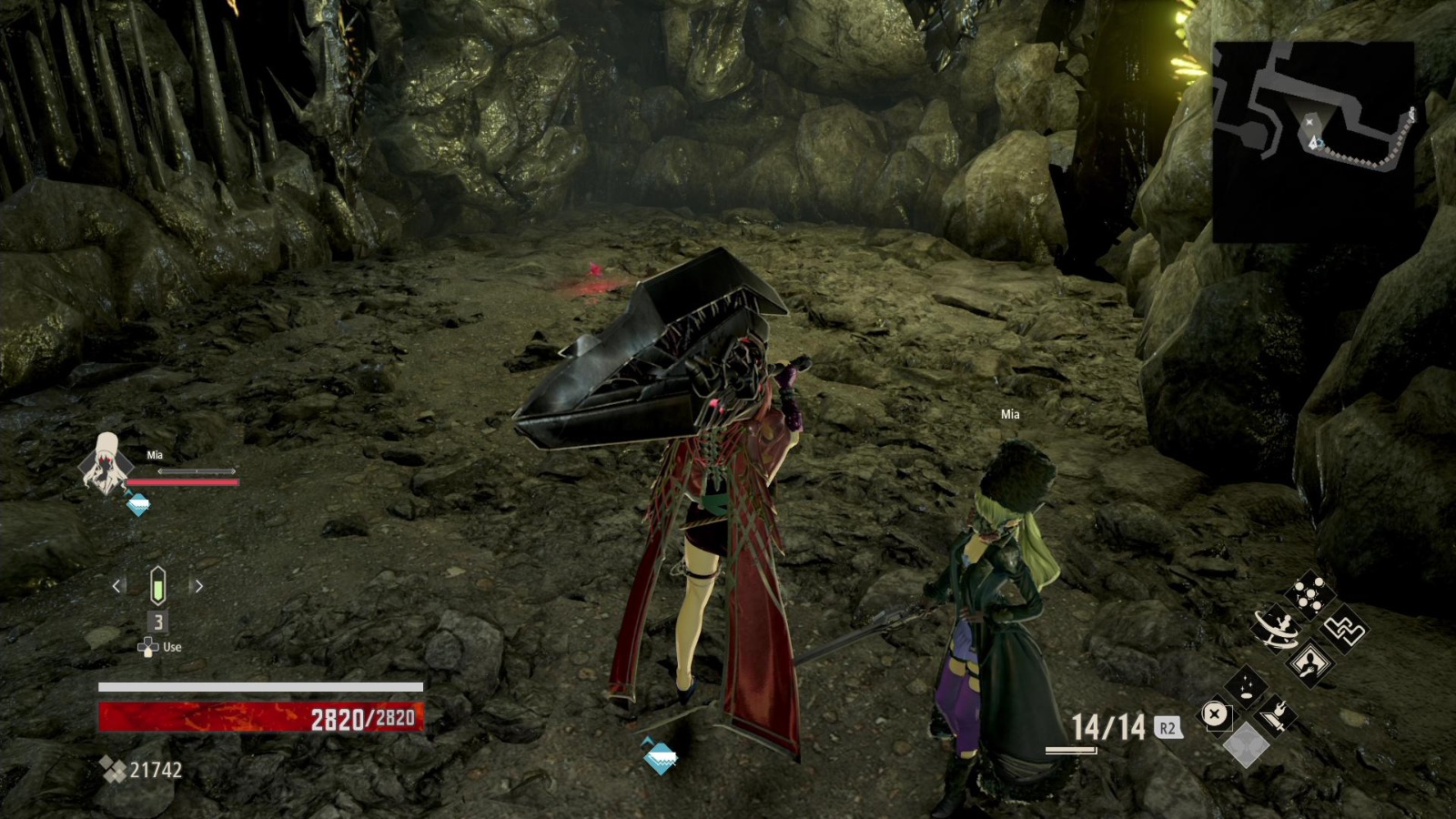
Task: Click the regeneration potion count showing 3
Action: (x=158, y=621)
